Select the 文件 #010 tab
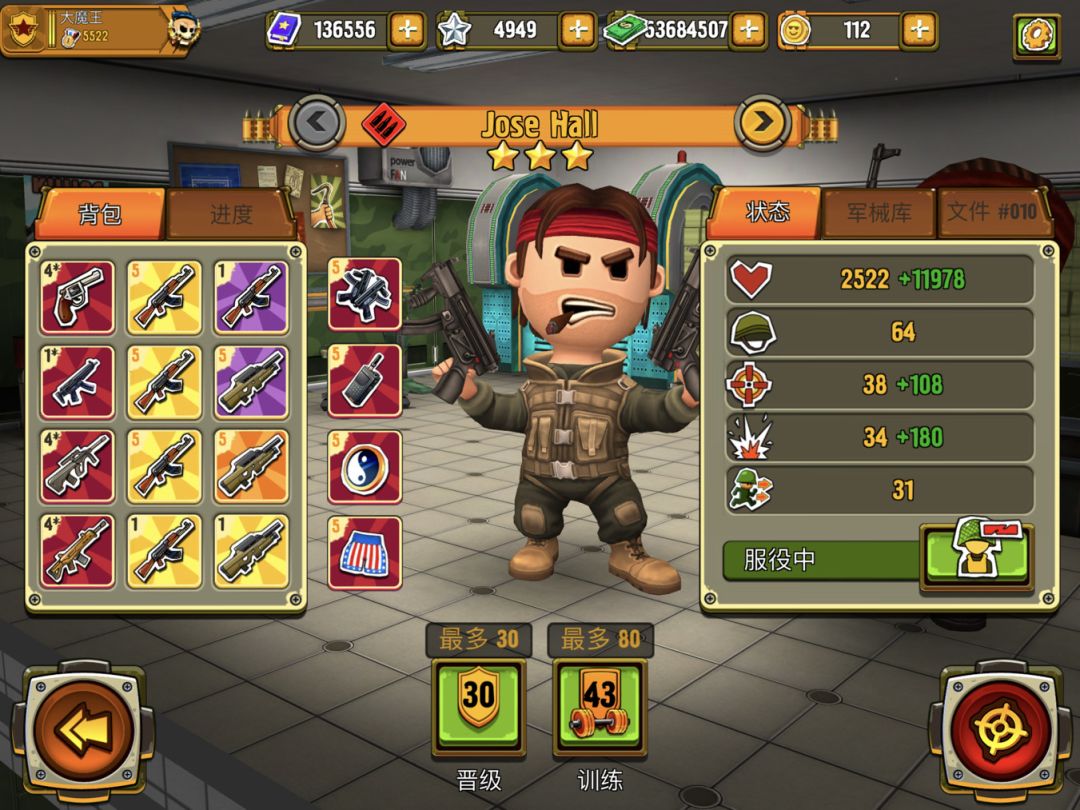 992,213
